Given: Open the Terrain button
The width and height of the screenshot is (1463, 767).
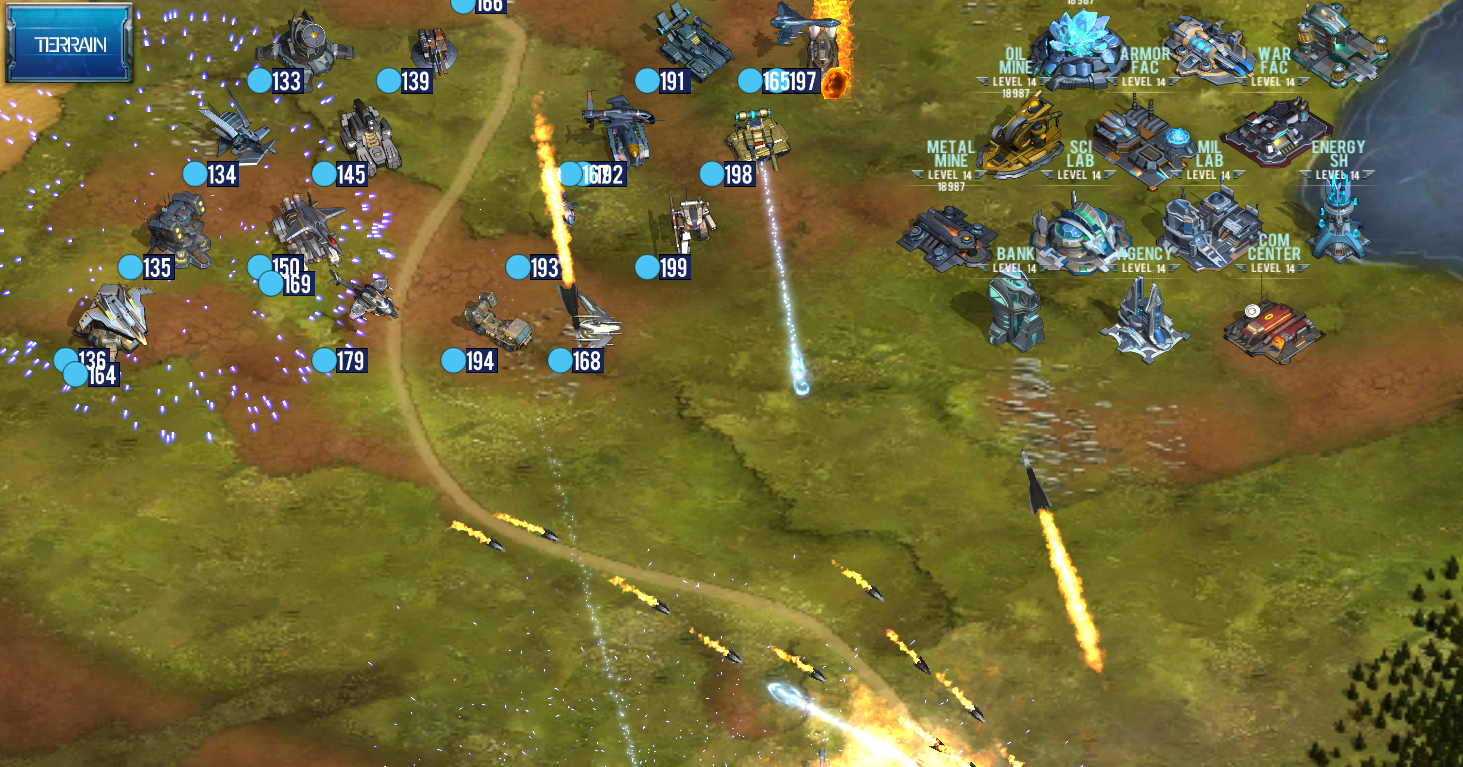Looking at the screenshot, I should pyautogui.click(x=69, y=44).
